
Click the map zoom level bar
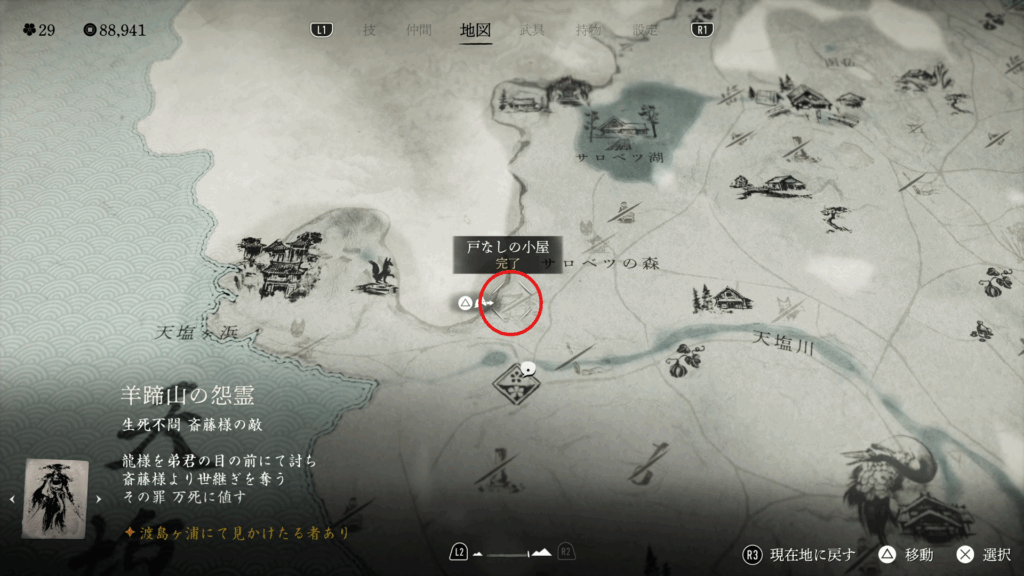coord(514,553)
